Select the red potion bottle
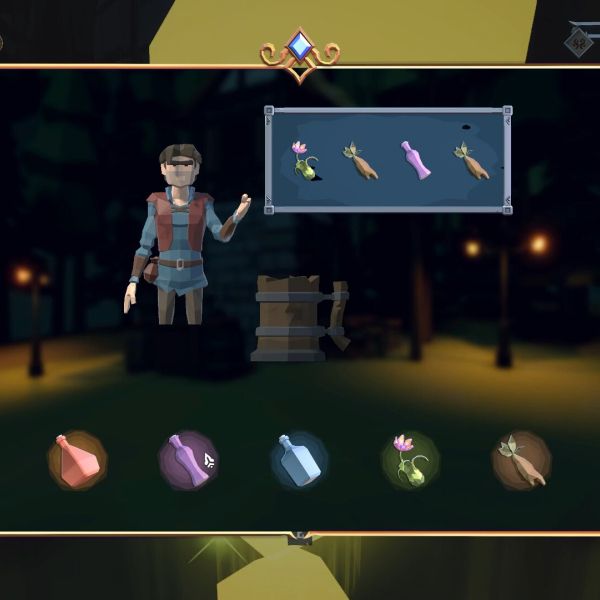Image resolution: width=600 pixels, height=600 pixels. [77, 460]
